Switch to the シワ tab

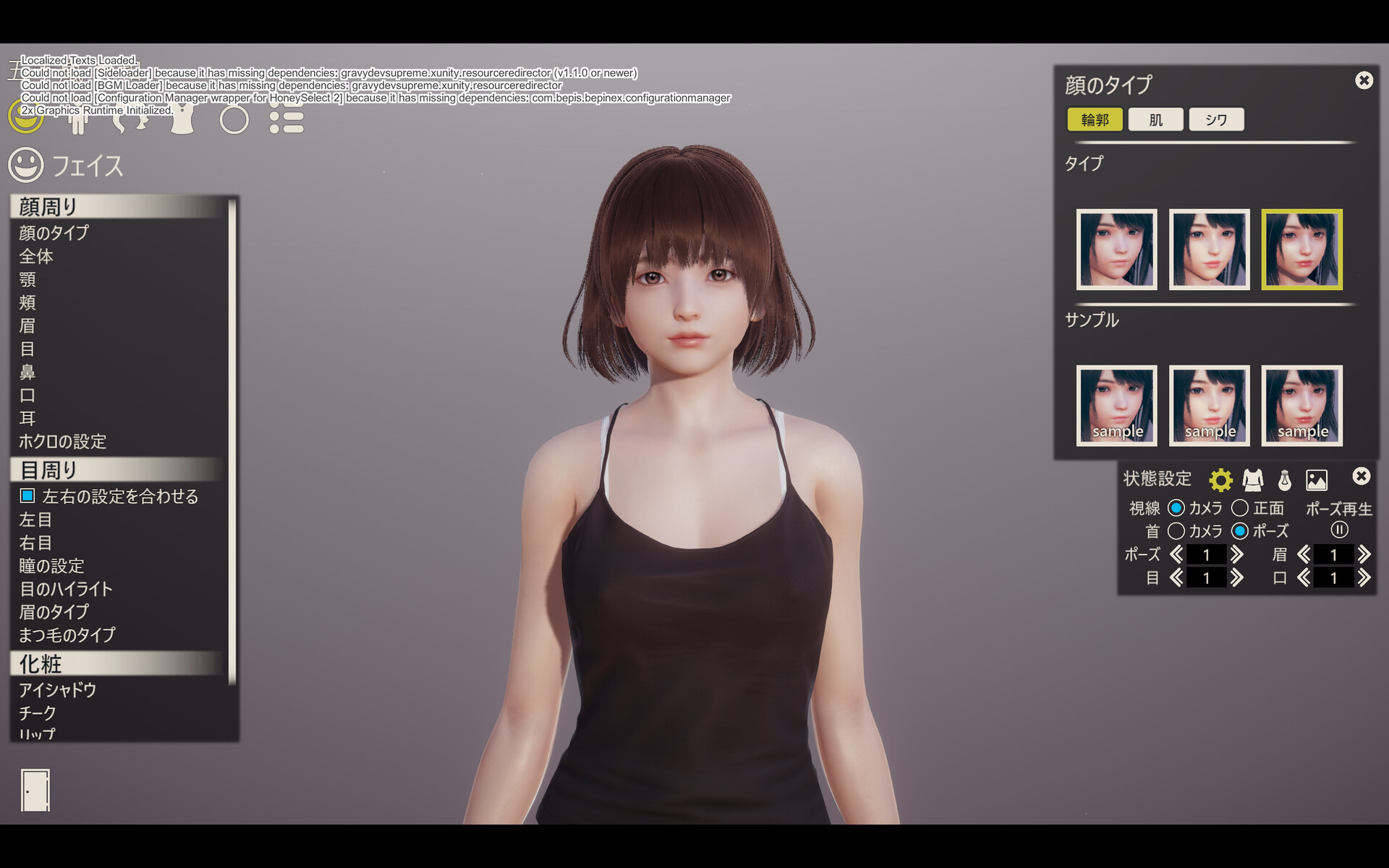[x=1216, y=119]
